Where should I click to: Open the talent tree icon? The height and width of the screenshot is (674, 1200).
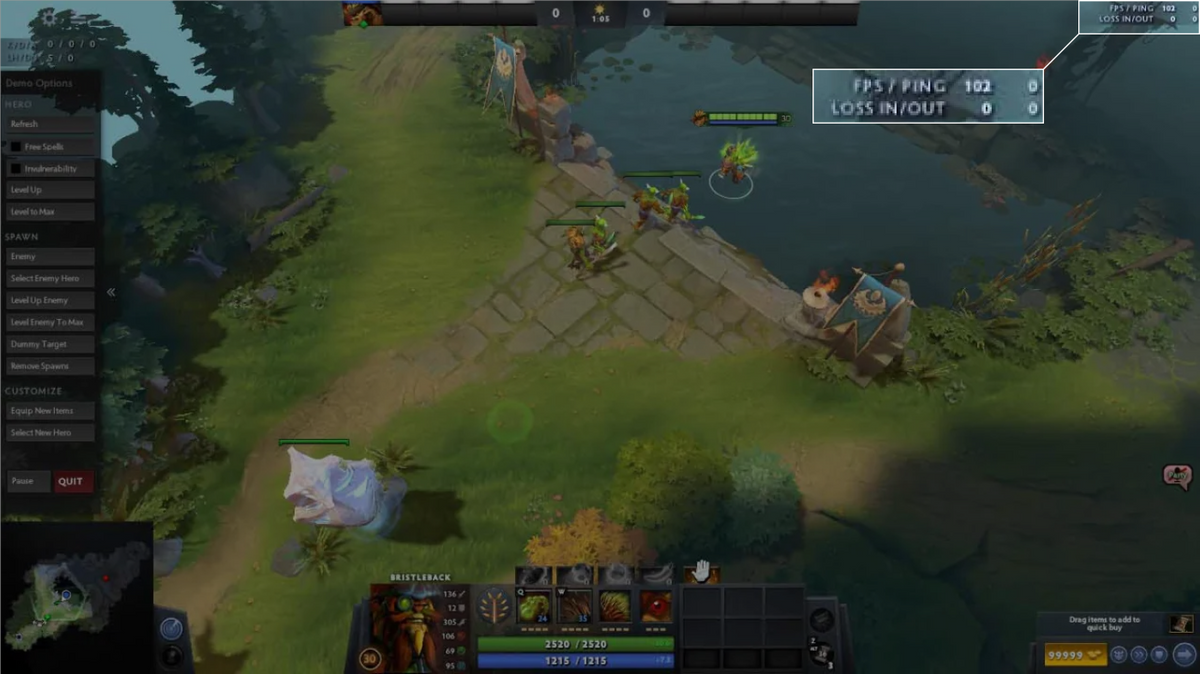pos(493,607)
